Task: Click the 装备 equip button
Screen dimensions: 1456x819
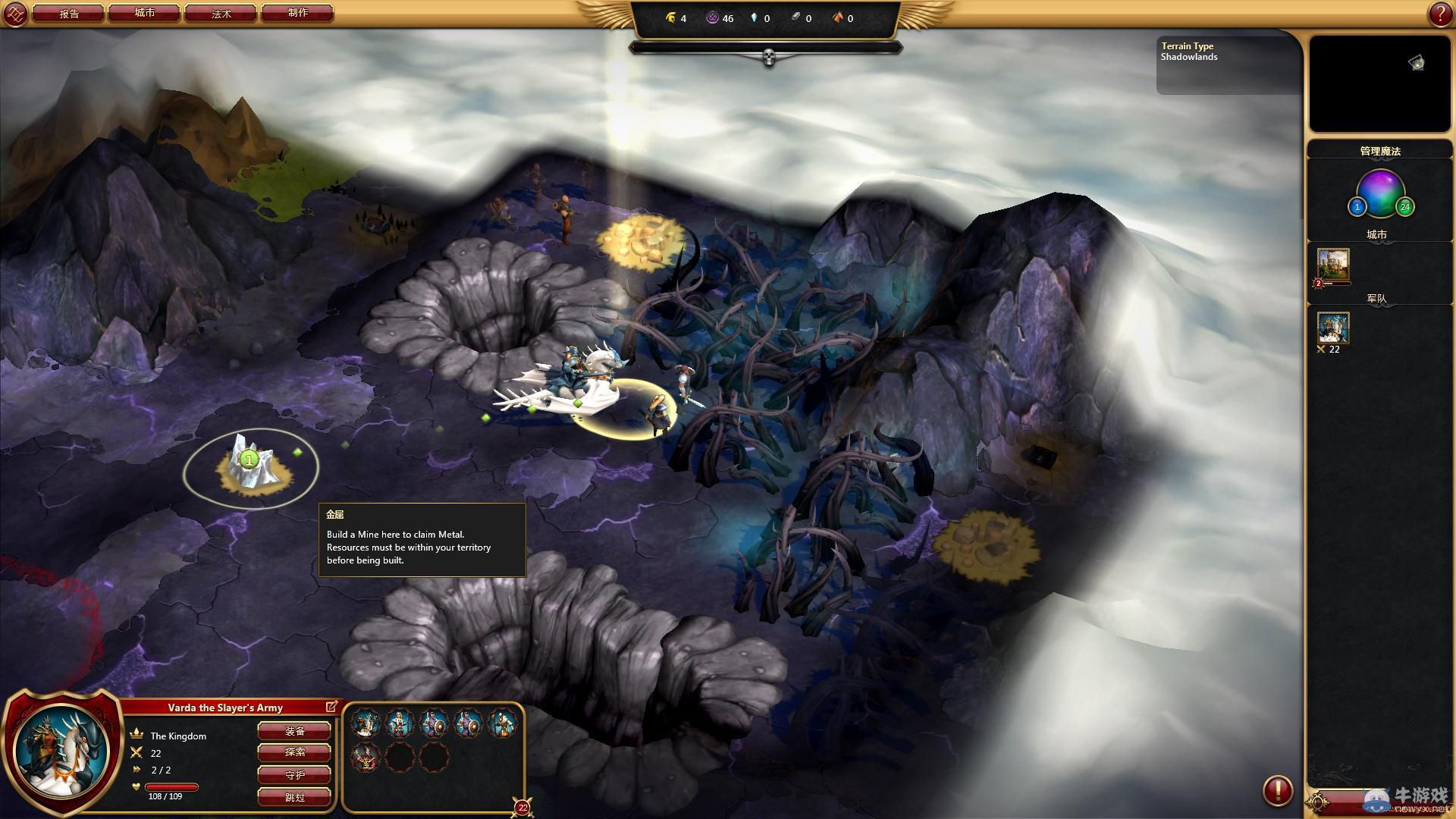Action: tap(294, 731)
